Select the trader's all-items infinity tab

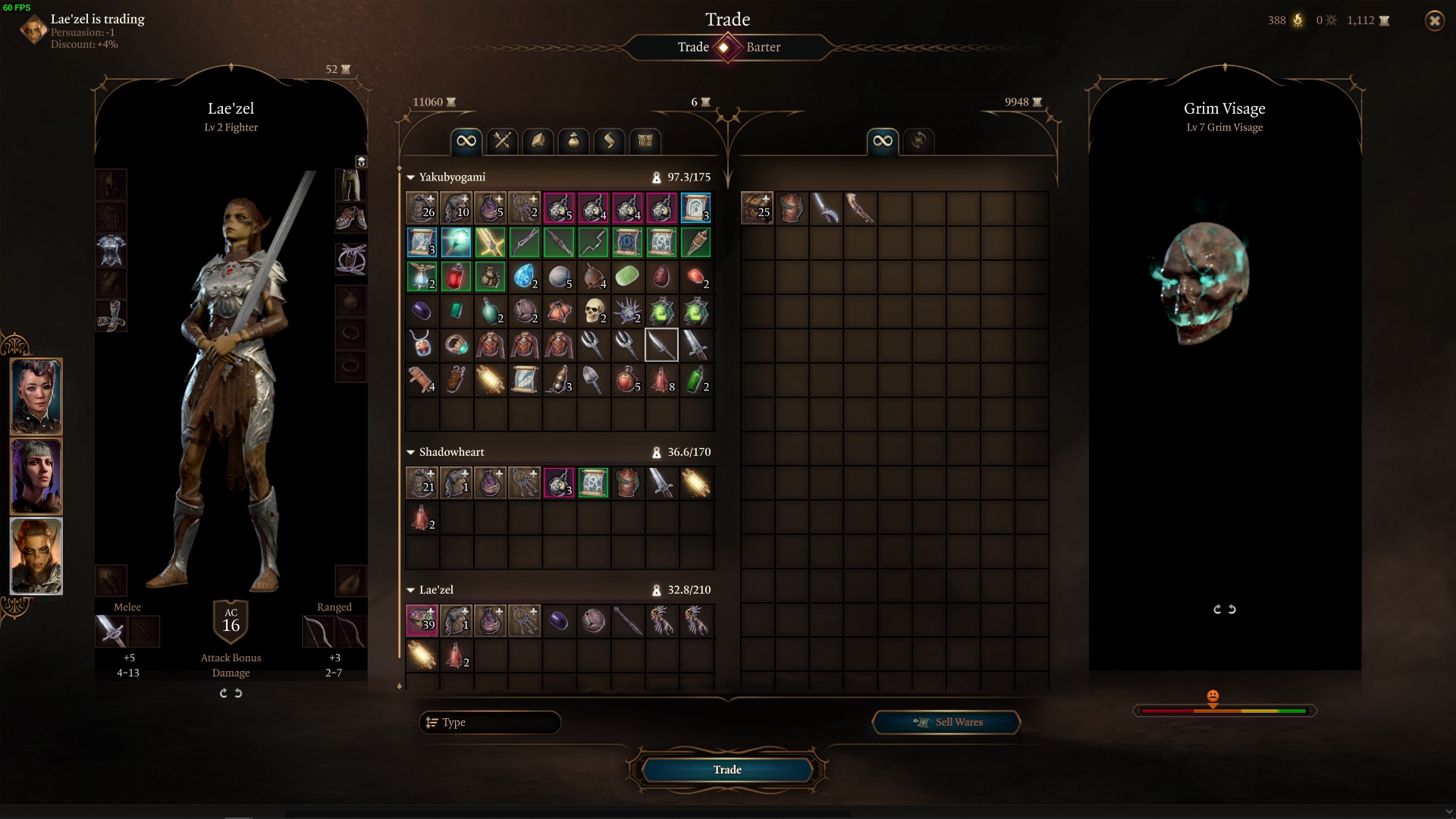[x=883, y=141]
